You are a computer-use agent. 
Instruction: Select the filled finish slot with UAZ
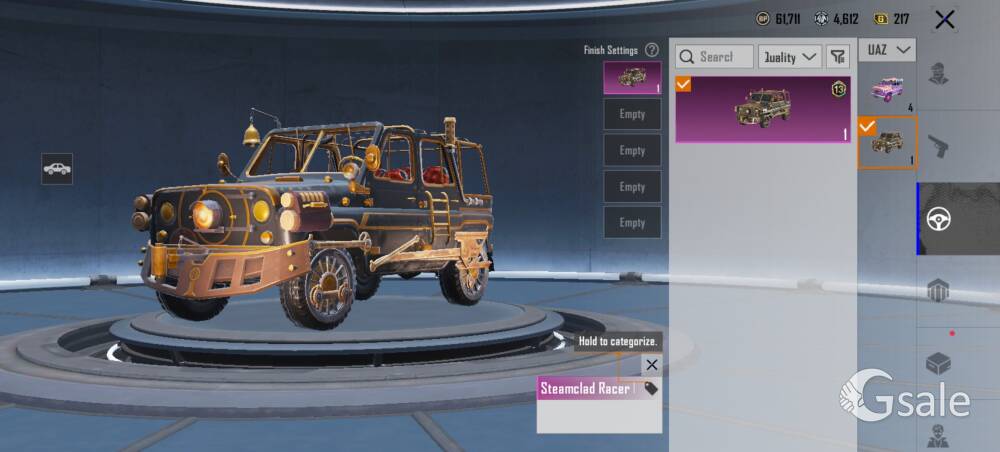click(632, 77)
